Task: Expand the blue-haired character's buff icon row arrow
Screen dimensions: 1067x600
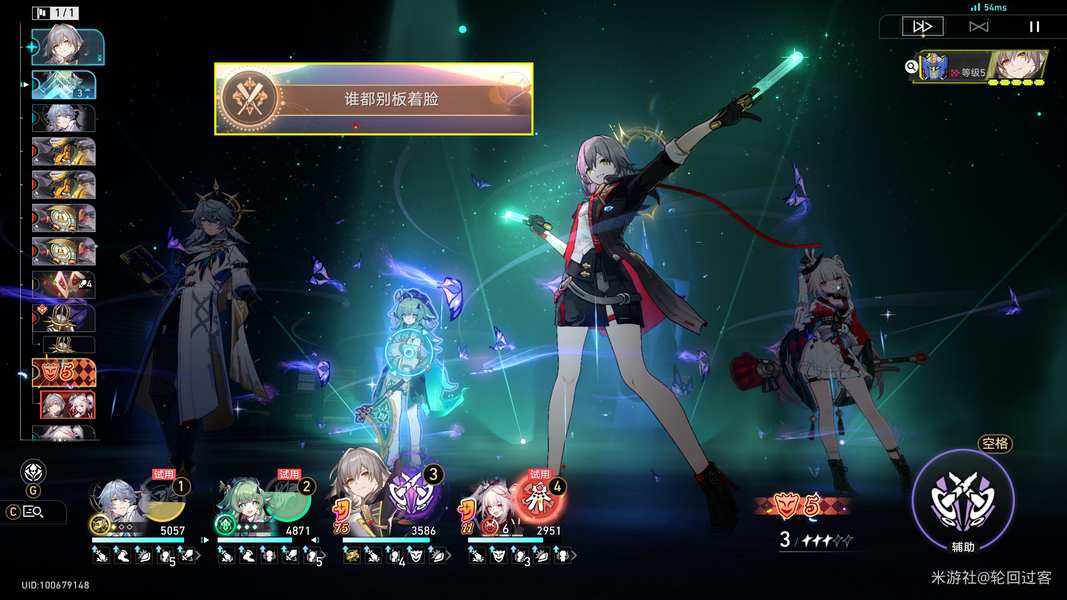Action: 197,555
